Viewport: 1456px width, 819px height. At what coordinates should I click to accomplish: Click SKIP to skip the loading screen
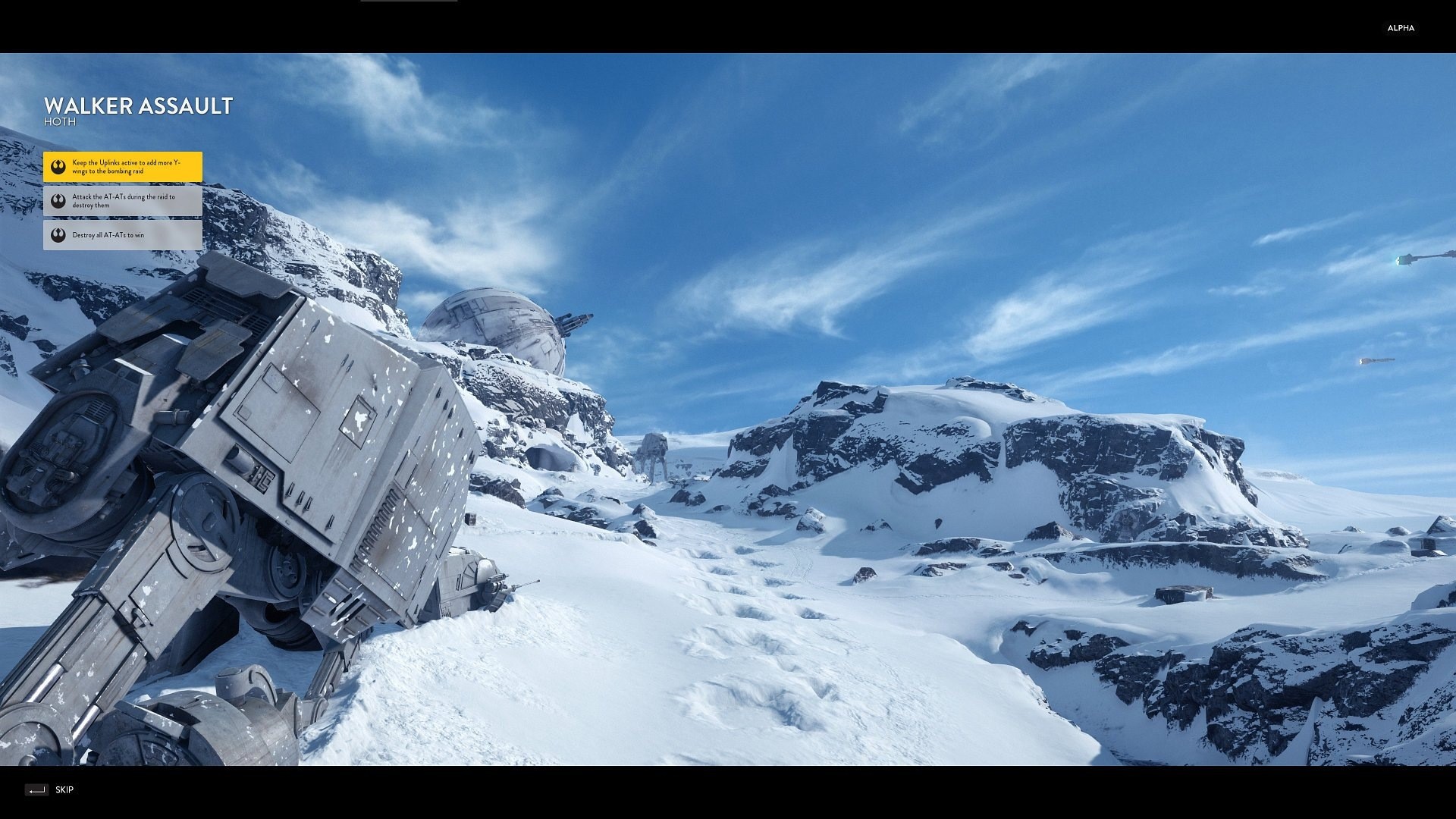64,789
